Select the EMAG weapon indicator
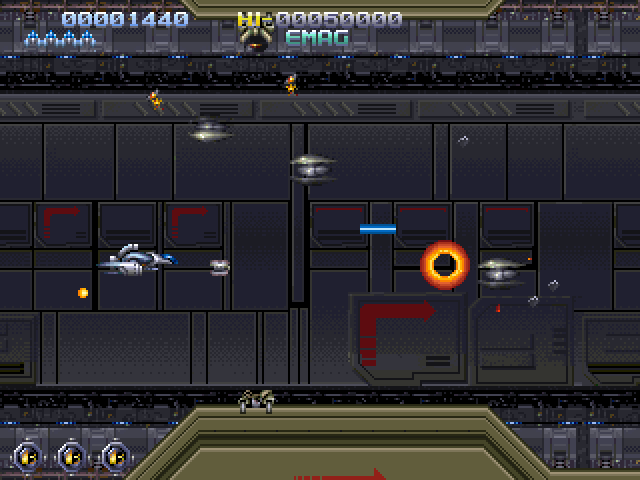The image size is (640, 480). 317,38
